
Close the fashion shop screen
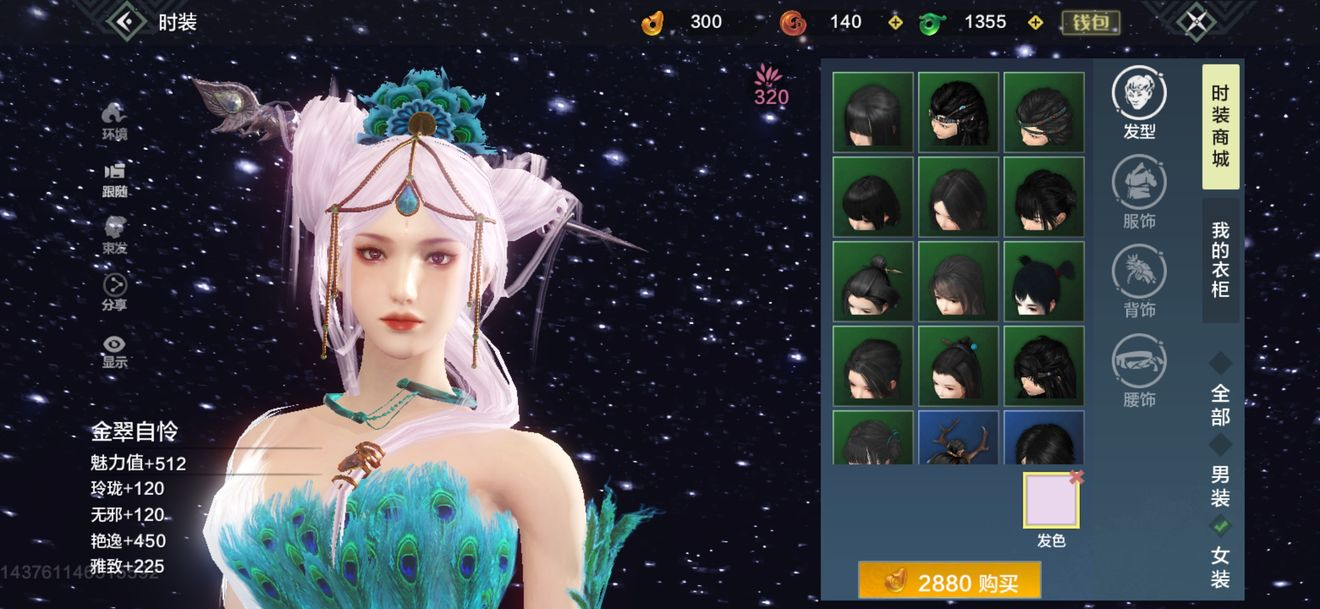[x=1197, y=21]
